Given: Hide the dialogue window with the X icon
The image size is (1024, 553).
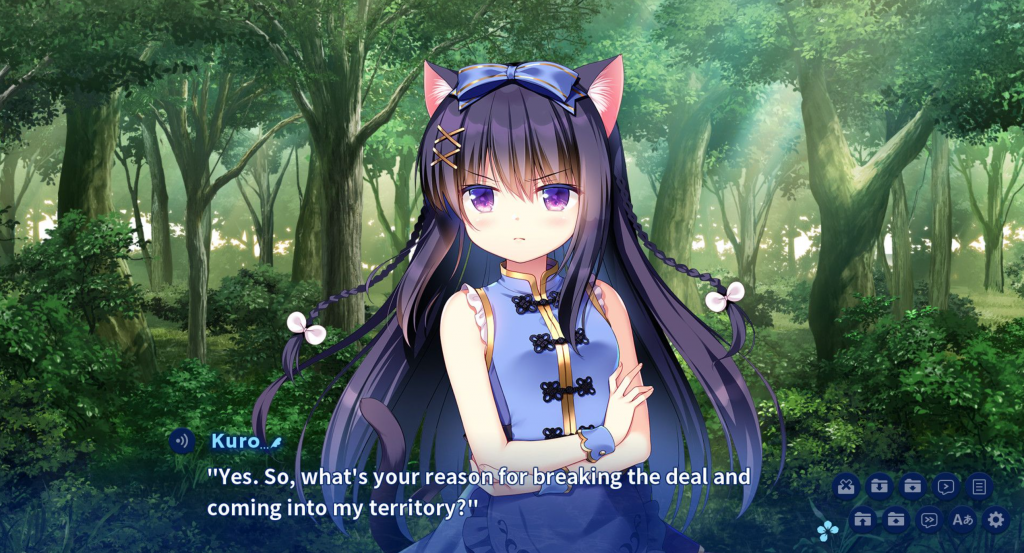Looking at the screenshot, I should point(846,487).
